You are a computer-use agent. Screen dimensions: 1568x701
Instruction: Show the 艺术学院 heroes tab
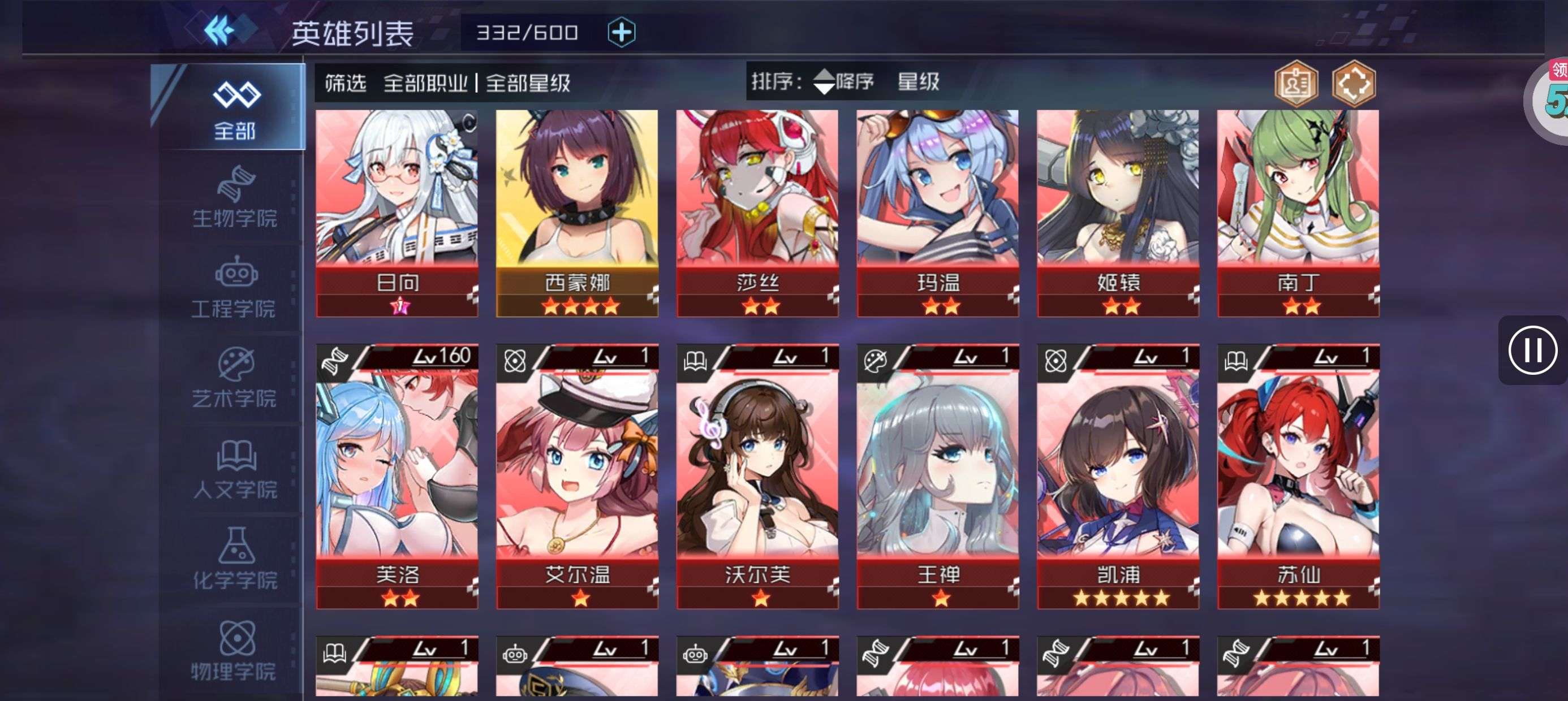234,378
